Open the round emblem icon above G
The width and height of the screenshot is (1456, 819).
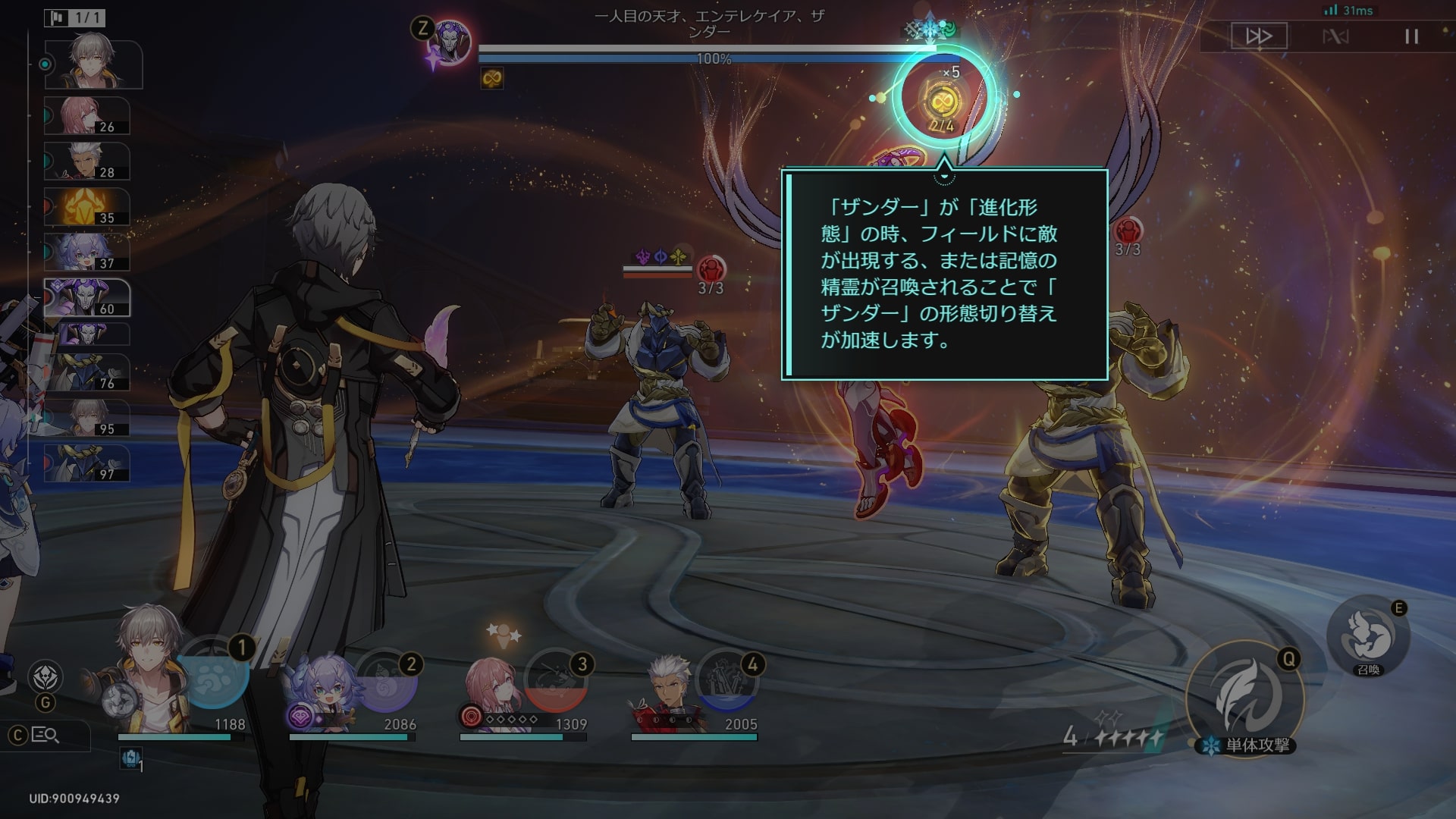(45, 676)
